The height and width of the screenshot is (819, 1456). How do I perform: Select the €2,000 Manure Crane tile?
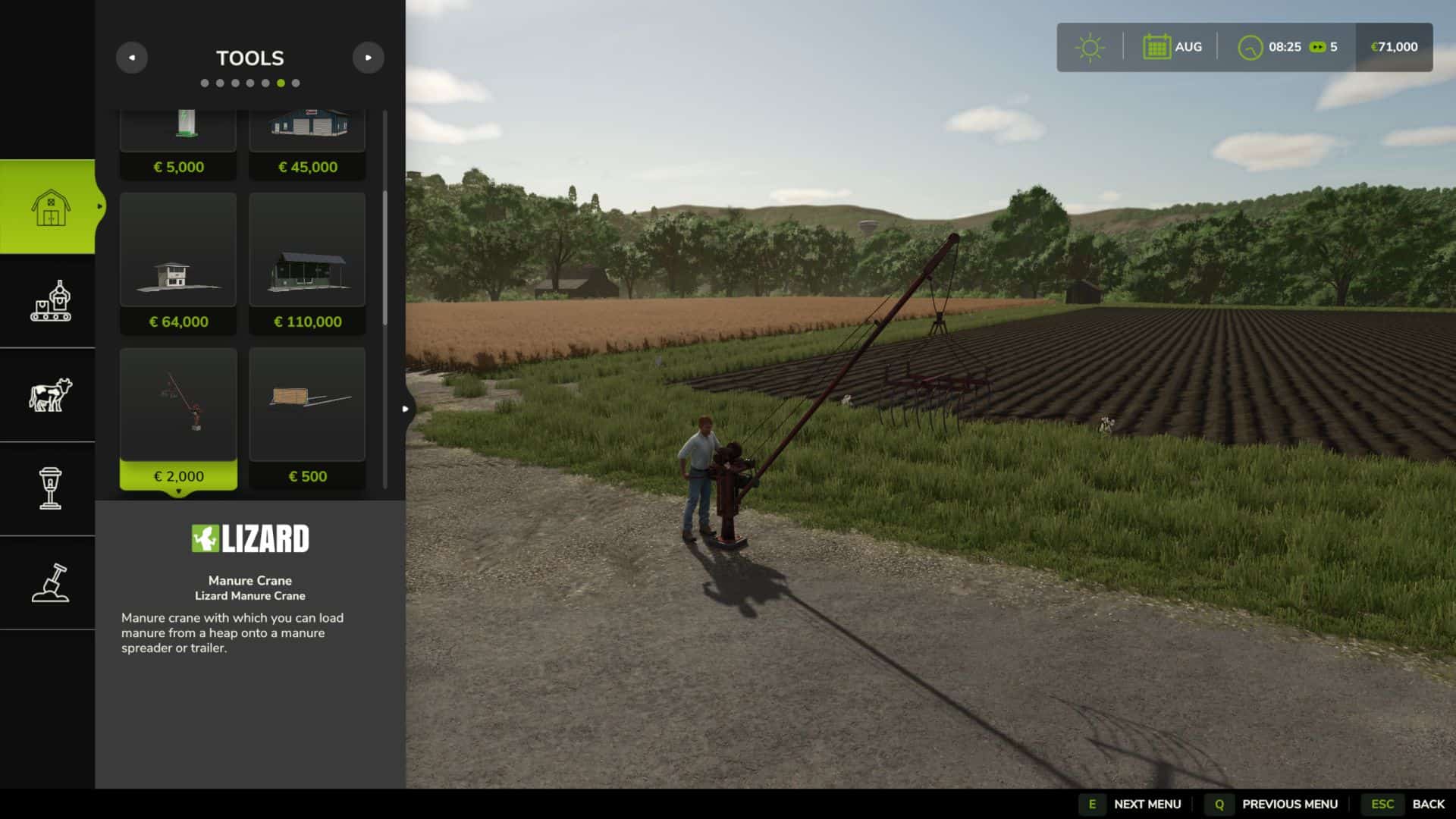point(178,418)
